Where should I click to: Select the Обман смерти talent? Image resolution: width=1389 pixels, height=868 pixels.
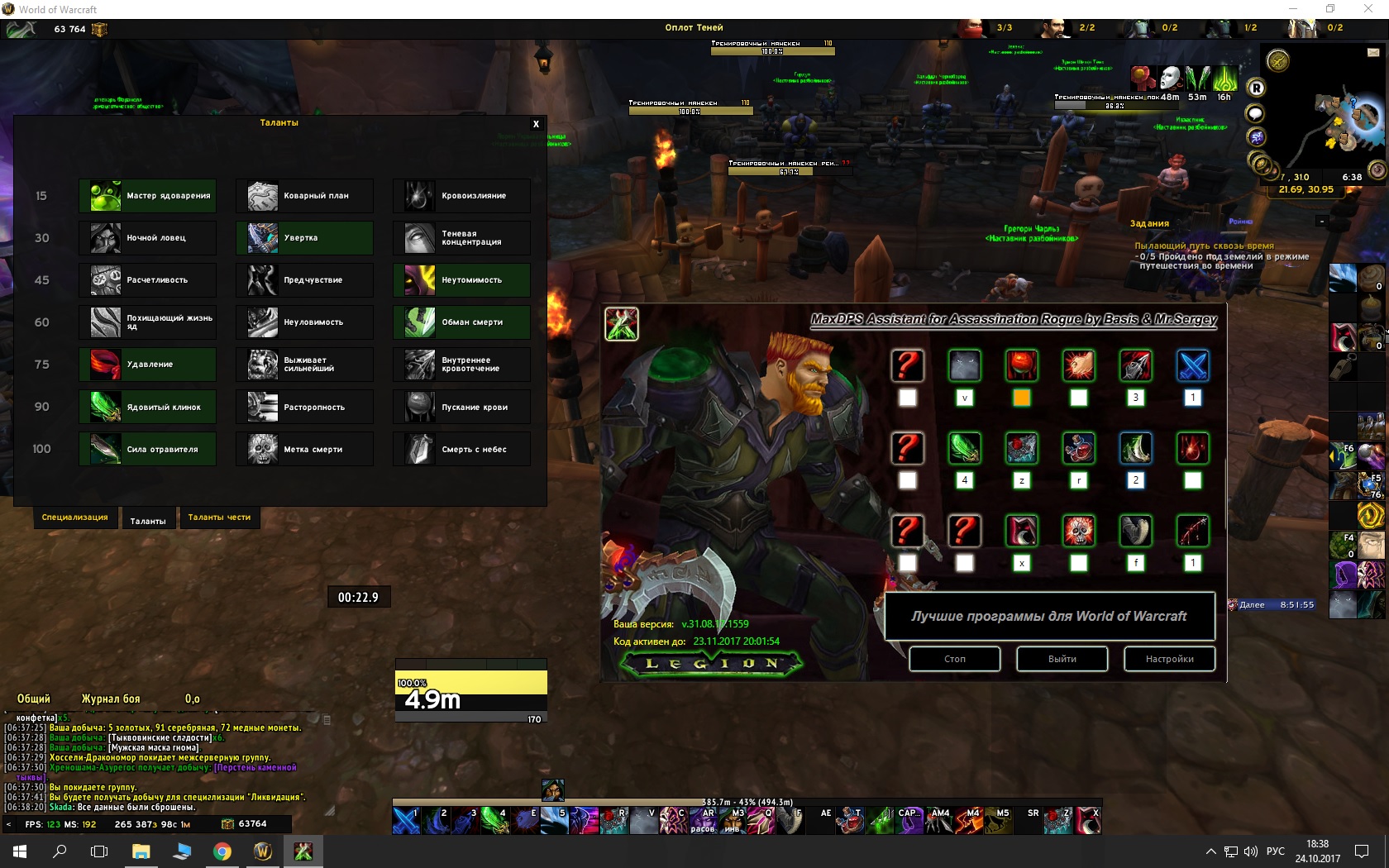point(461,322)
